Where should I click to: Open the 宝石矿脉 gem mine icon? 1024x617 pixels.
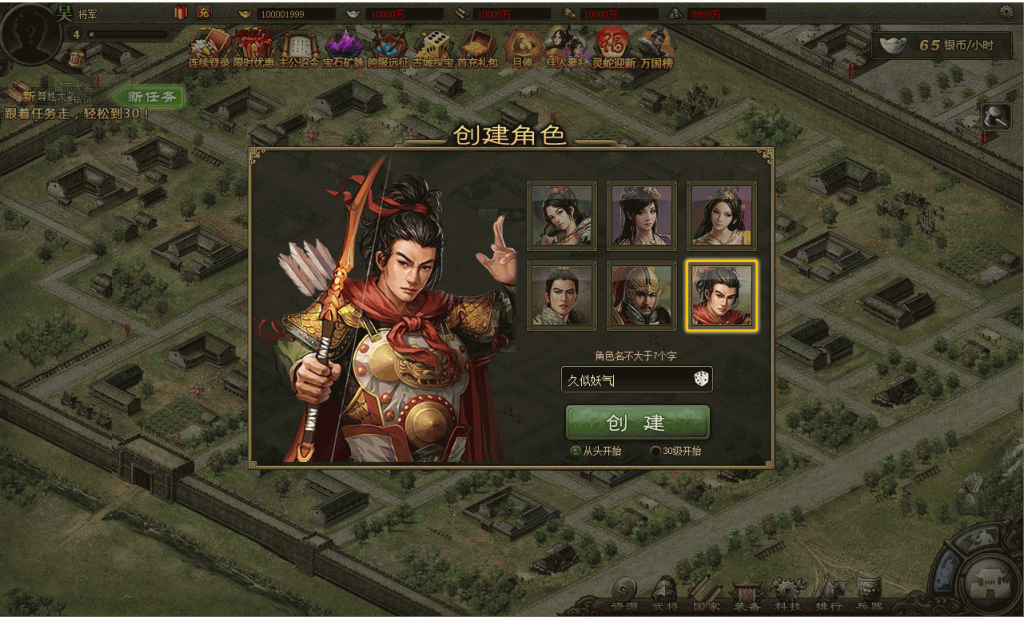(x=343, y=47)
